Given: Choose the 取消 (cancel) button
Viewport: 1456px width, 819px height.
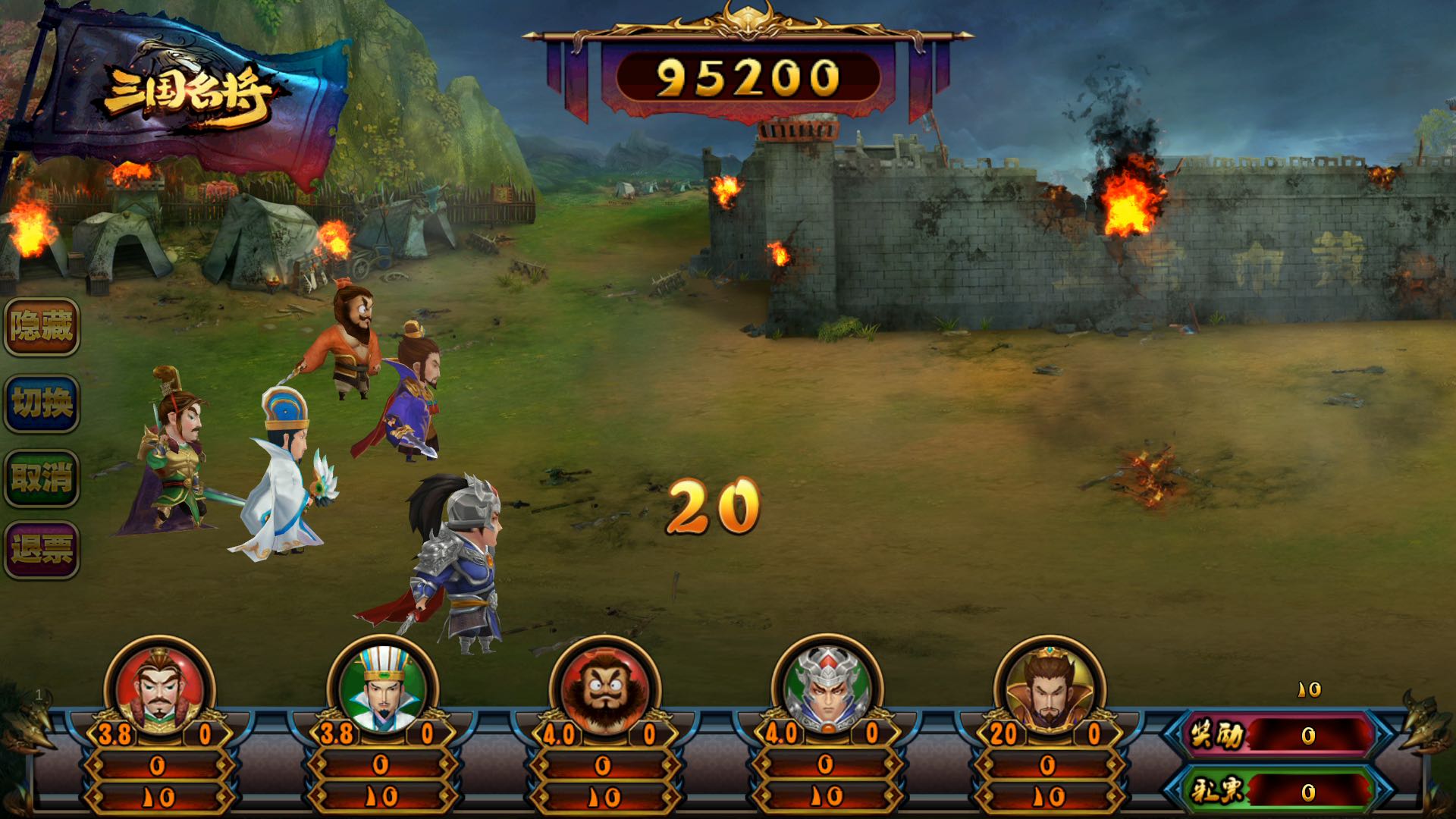Looking at the screenshot, I should coord(42,479).
